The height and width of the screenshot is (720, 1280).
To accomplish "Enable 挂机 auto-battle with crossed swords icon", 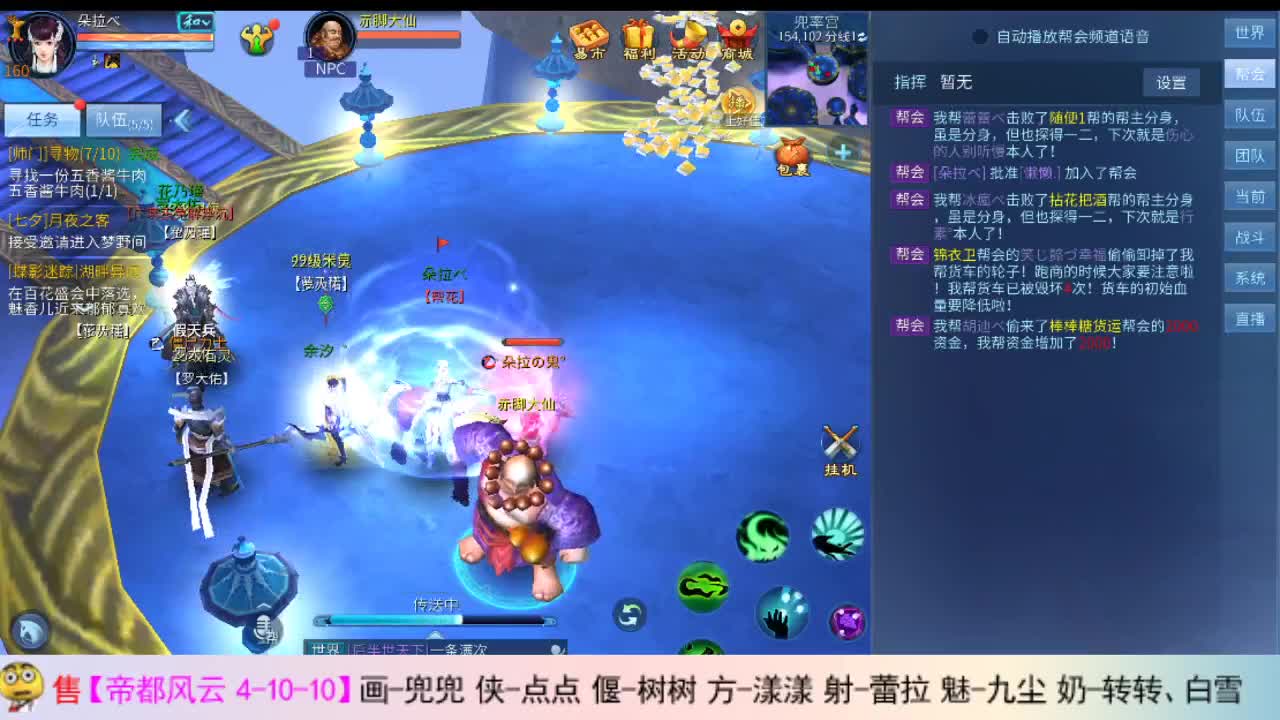I will tap(838, 443).
